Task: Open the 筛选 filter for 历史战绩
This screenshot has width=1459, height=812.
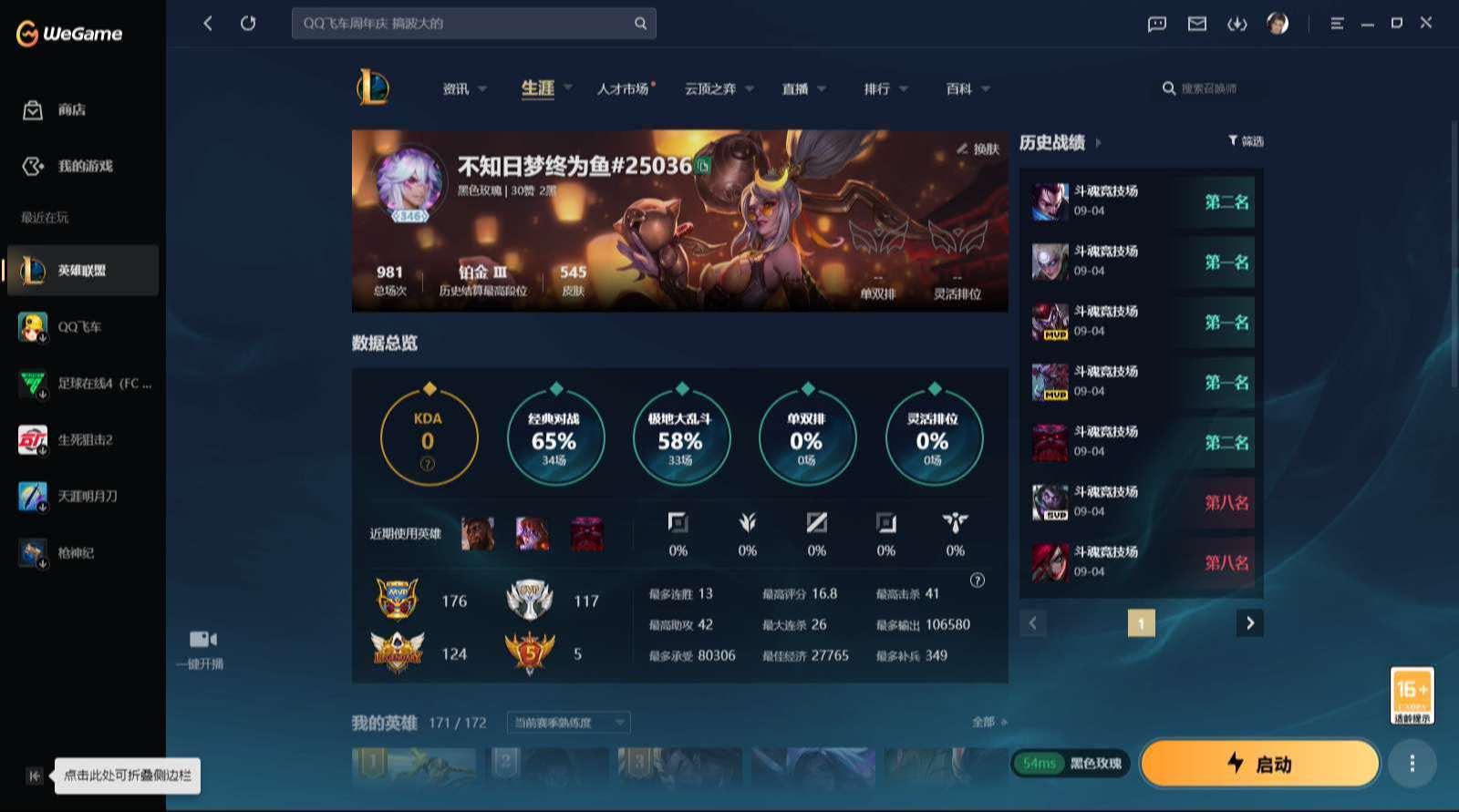Action: (1247, 141)
